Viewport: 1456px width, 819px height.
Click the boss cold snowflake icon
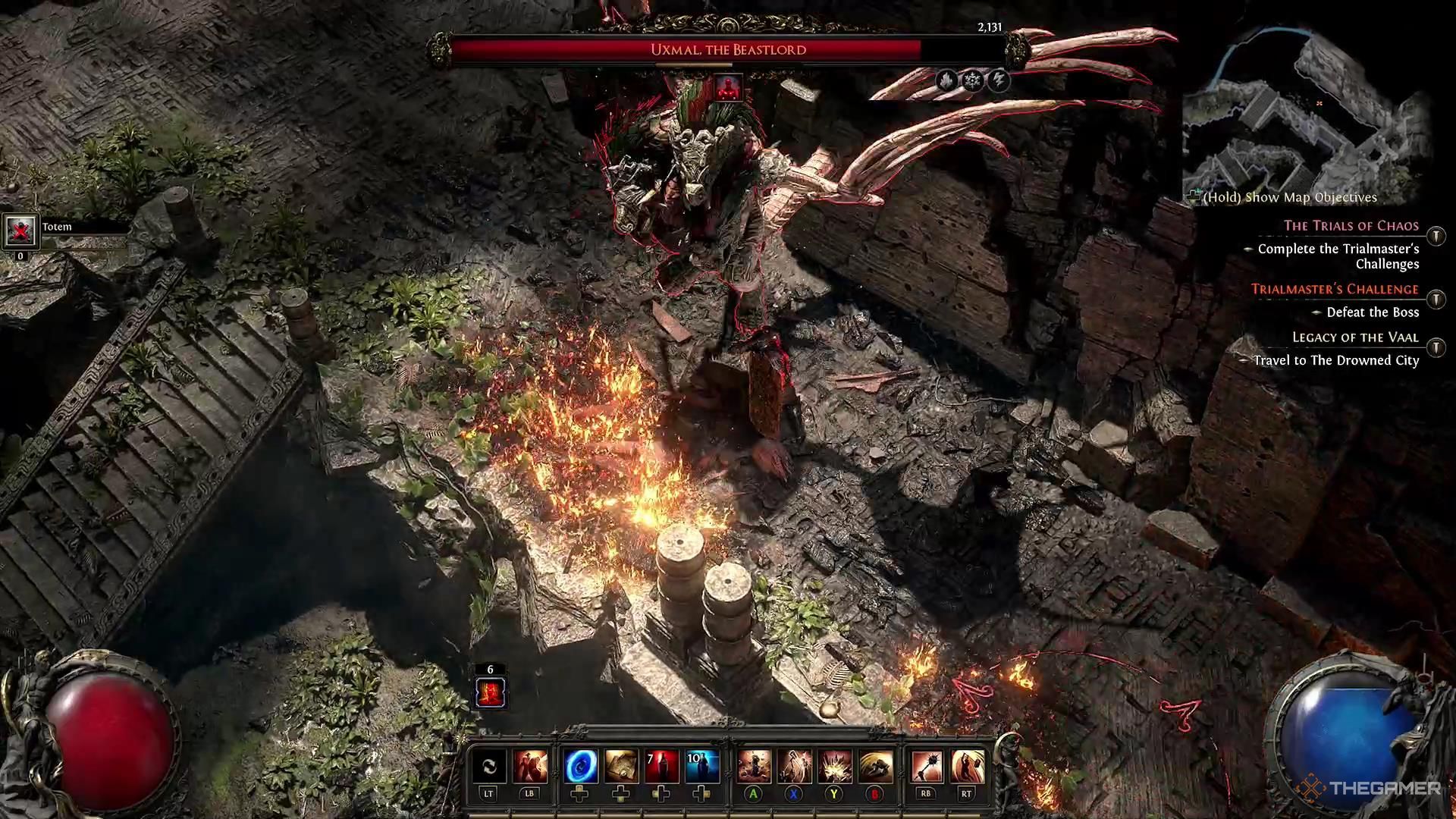click(x=973, y=80)
